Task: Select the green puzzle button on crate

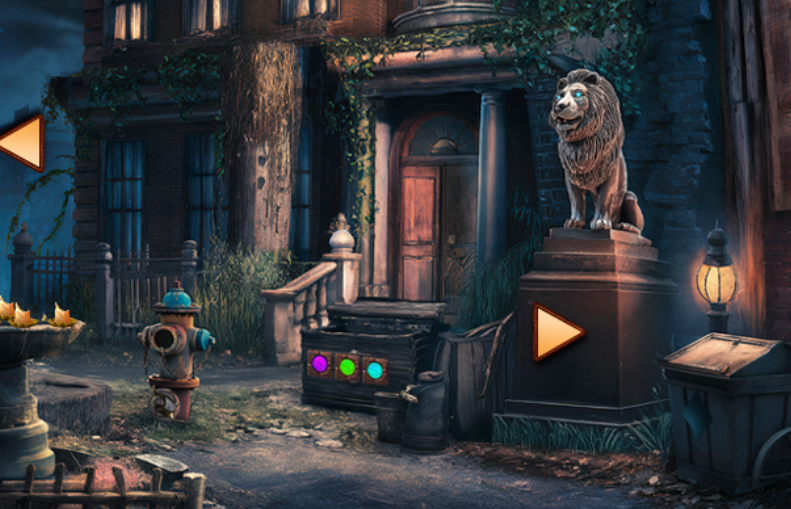Action: click(x=347, y=367)
